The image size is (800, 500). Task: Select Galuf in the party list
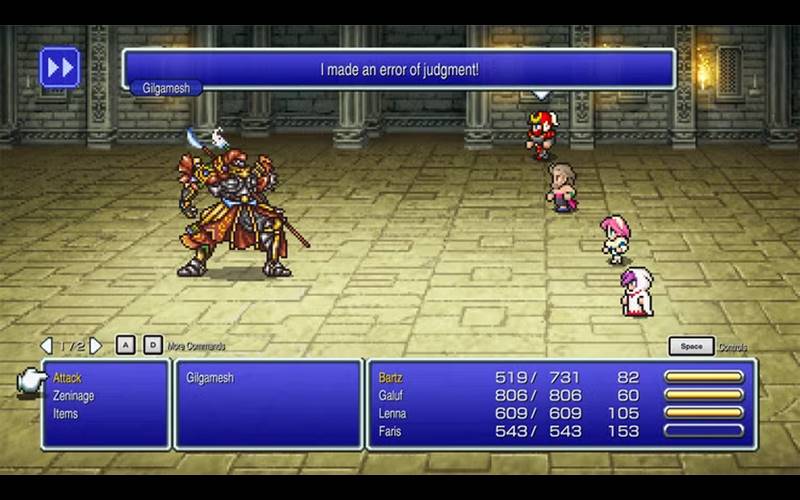click(392, 396)
